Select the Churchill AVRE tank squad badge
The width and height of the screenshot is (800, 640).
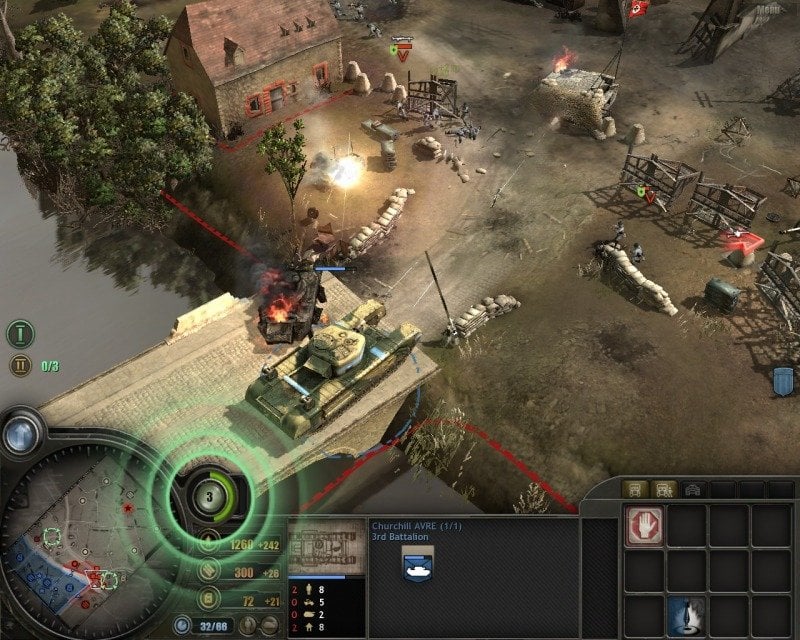417,564
